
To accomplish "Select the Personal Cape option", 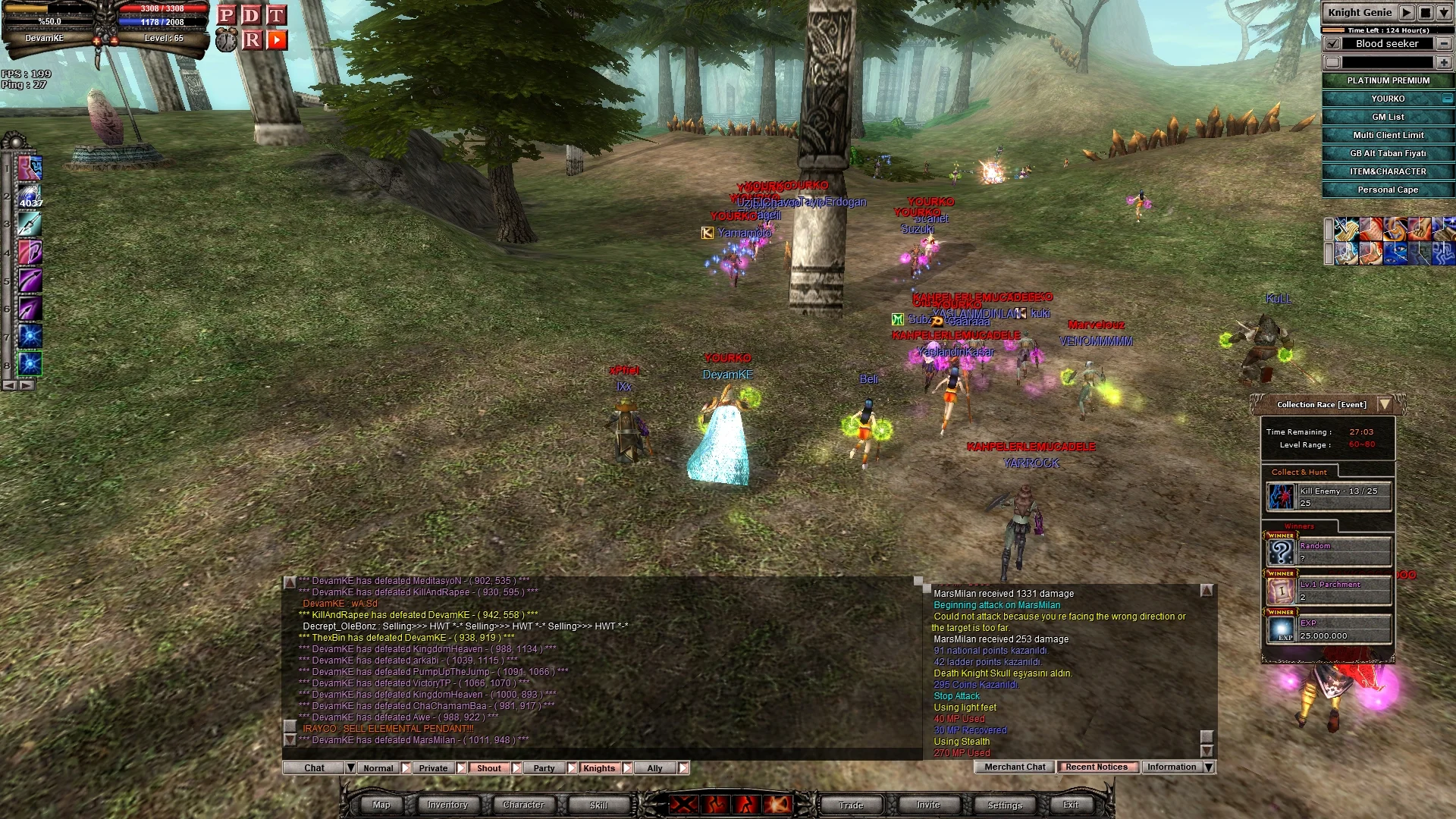I will (1388, 190).
